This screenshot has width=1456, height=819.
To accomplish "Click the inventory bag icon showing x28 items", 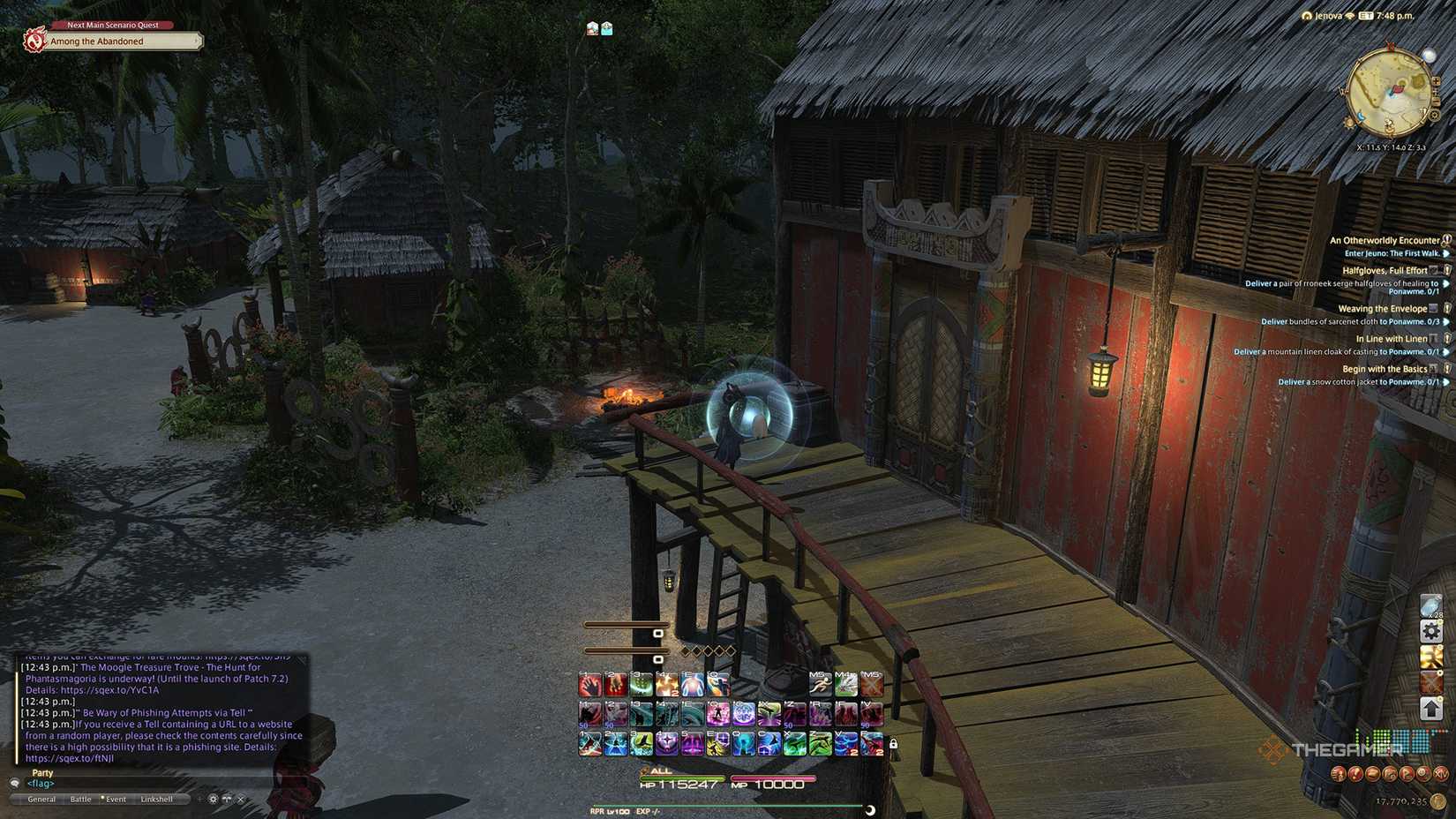I will point(1430,605).
